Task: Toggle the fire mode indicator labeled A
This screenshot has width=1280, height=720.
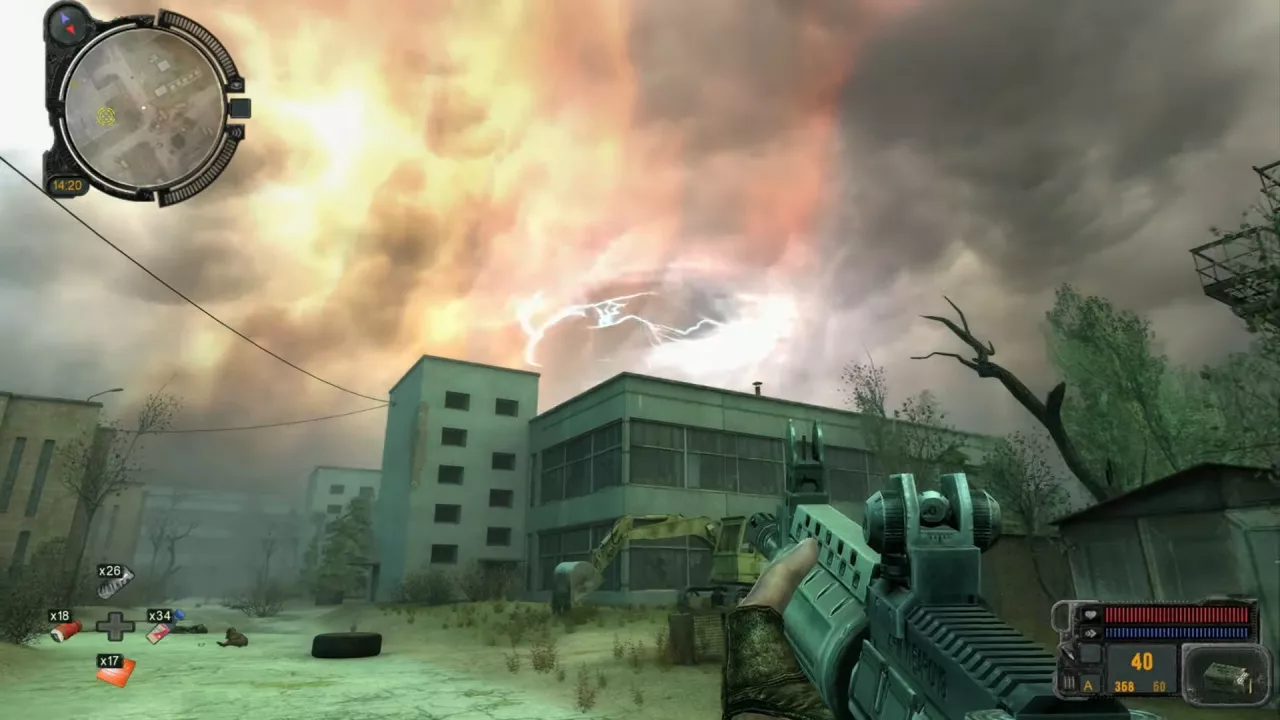Action: (1088, 685)
